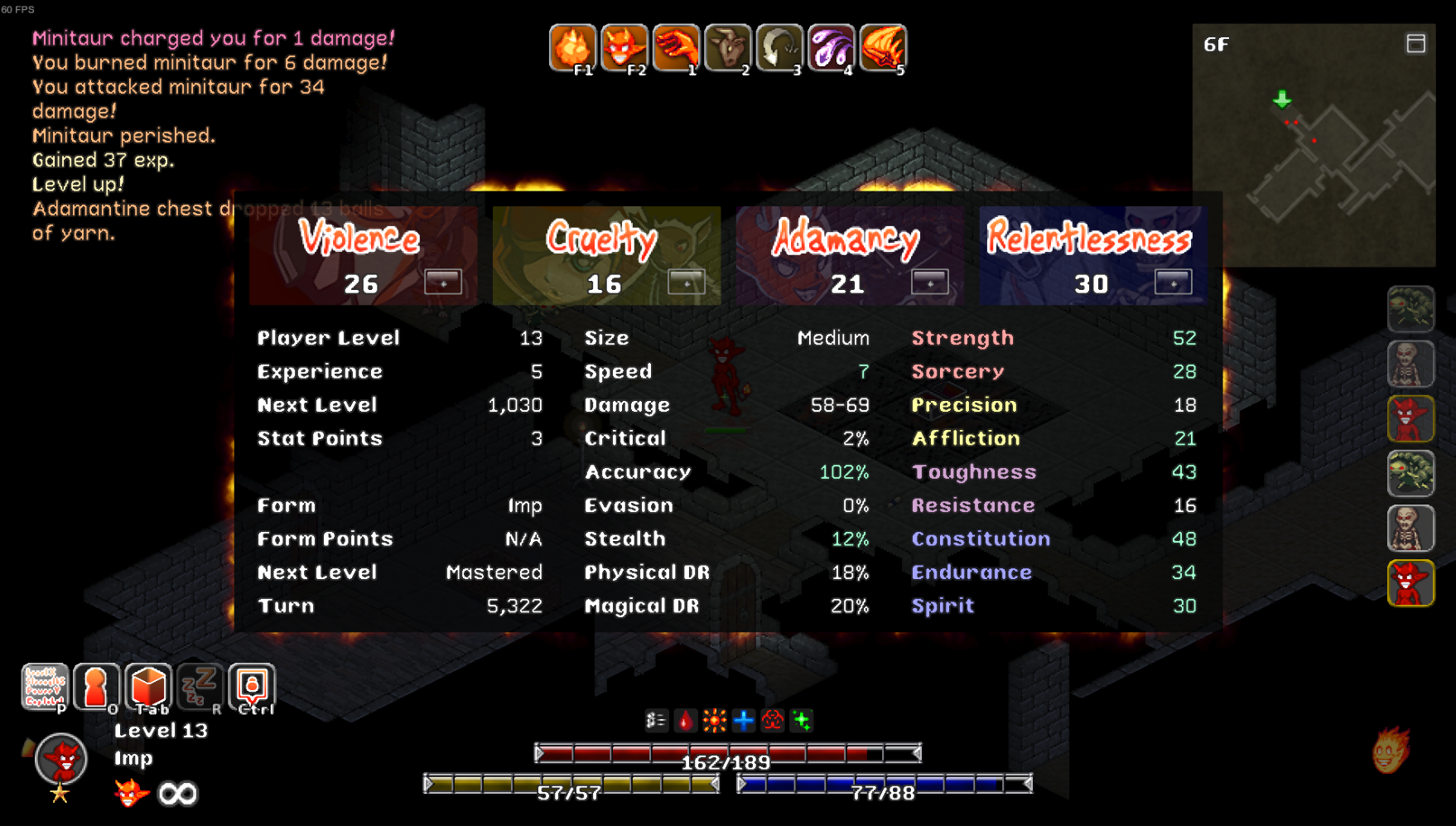Viewport: 1456px width, 826px height.
Task: Increase the Cruelty attribute
Action: (687, 283)
